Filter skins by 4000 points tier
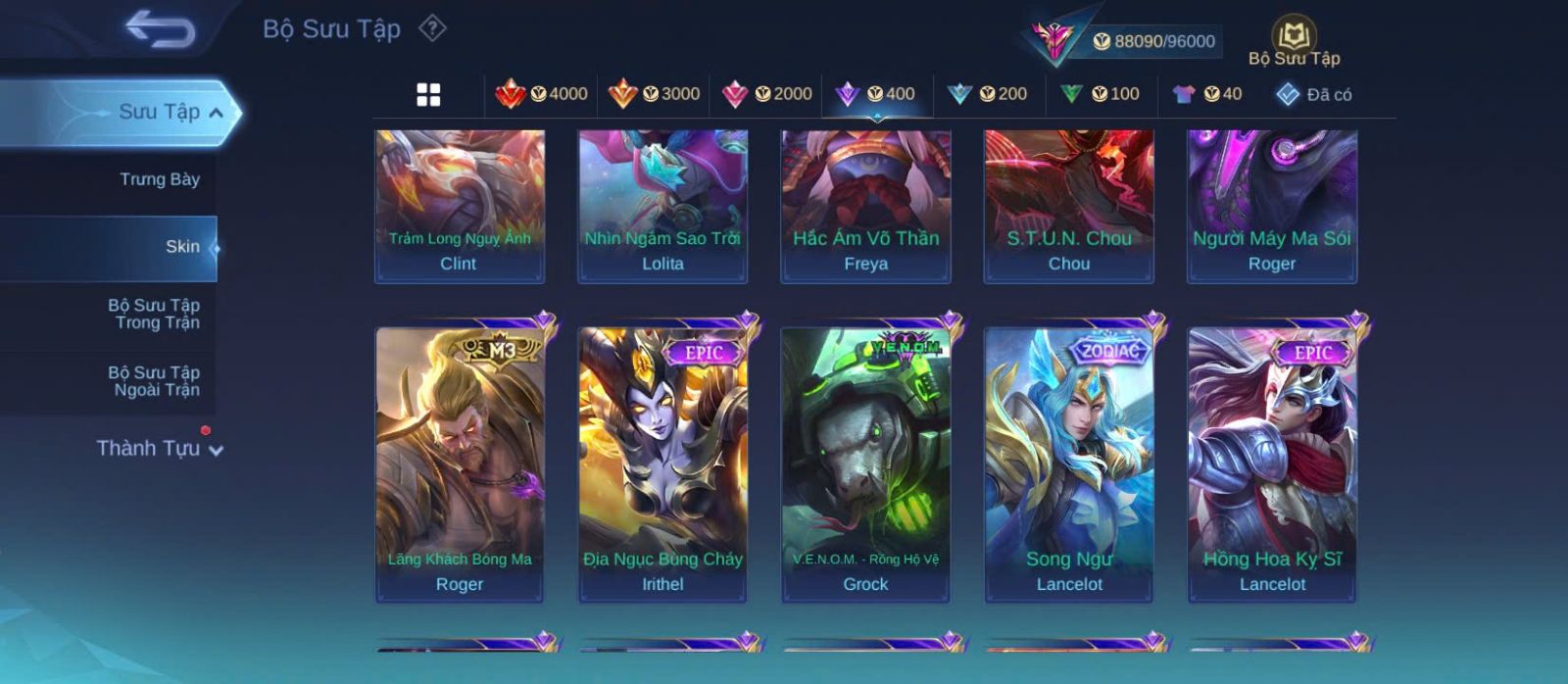Screen dimensions: 1568x684 (x=541, y=94)
